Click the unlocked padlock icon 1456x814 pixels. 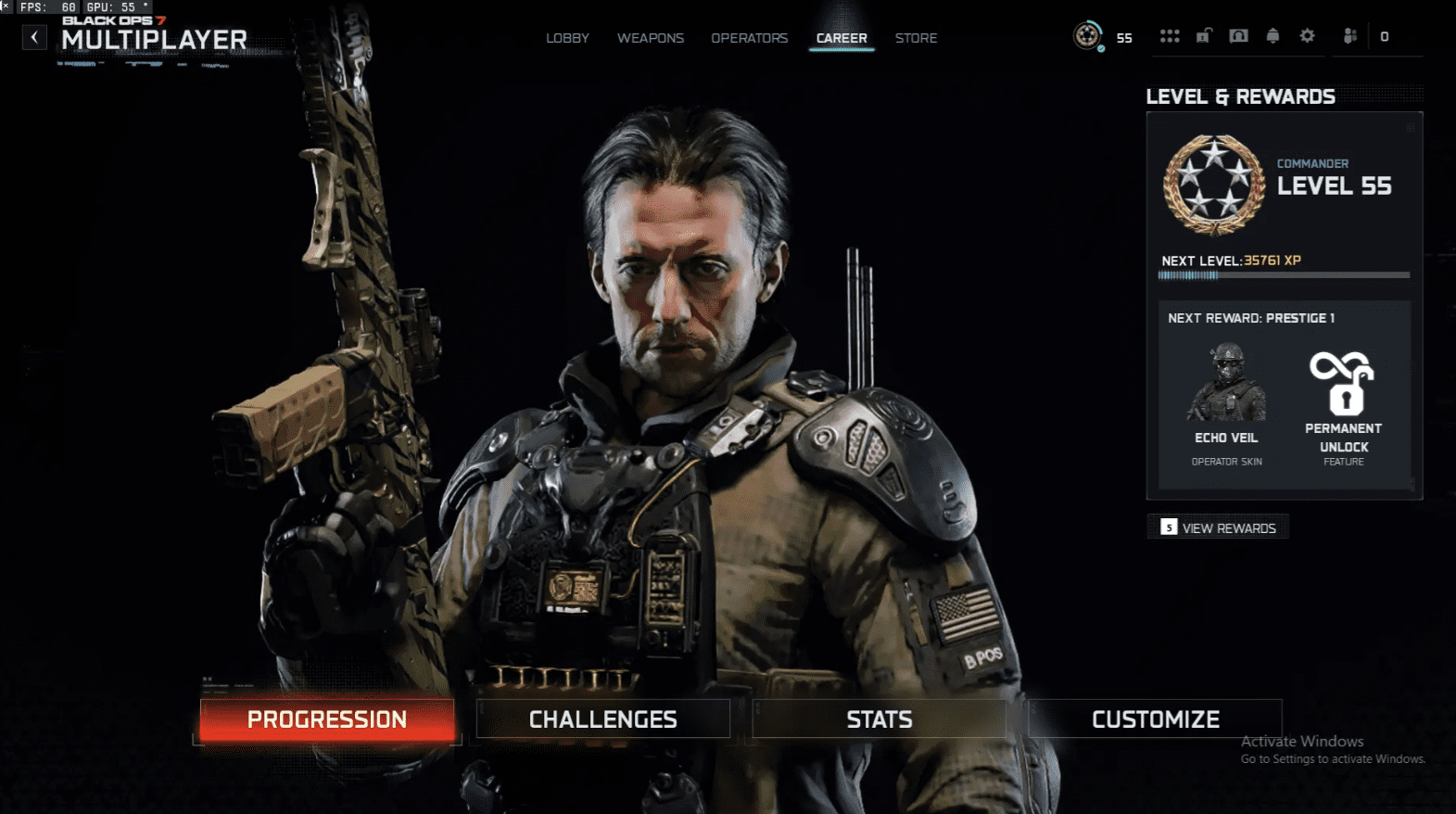pyautogui.click(x=1204, y=35)
